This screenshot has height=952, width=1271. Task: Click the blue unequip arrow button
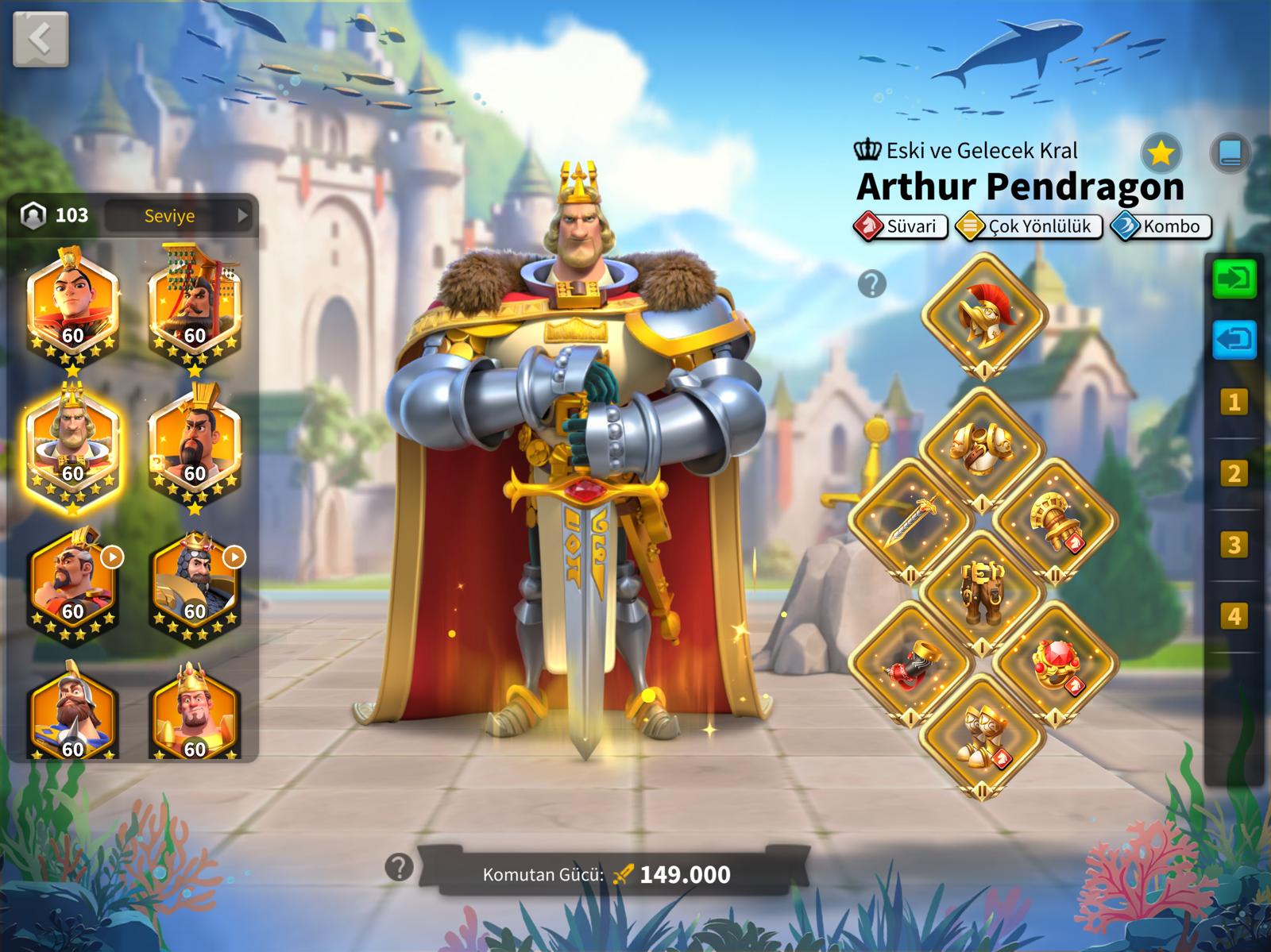click(x=1234, y=340)
